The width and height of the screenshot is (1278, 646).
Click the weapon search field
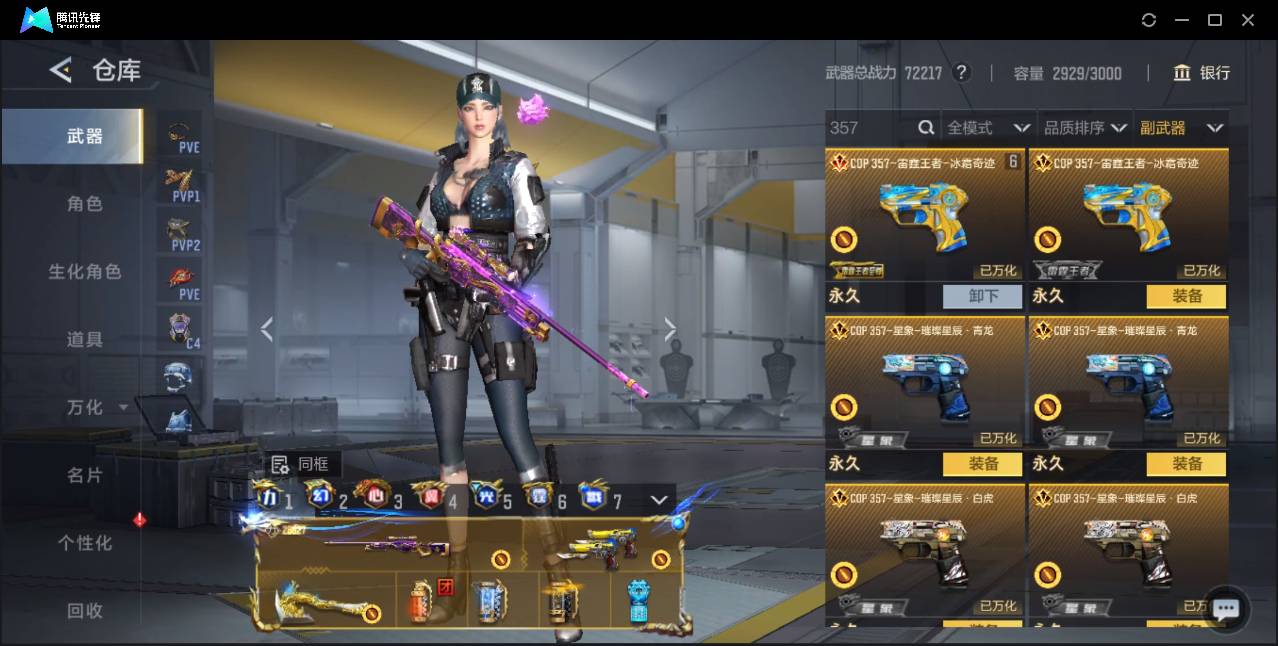tap(870, 128)
